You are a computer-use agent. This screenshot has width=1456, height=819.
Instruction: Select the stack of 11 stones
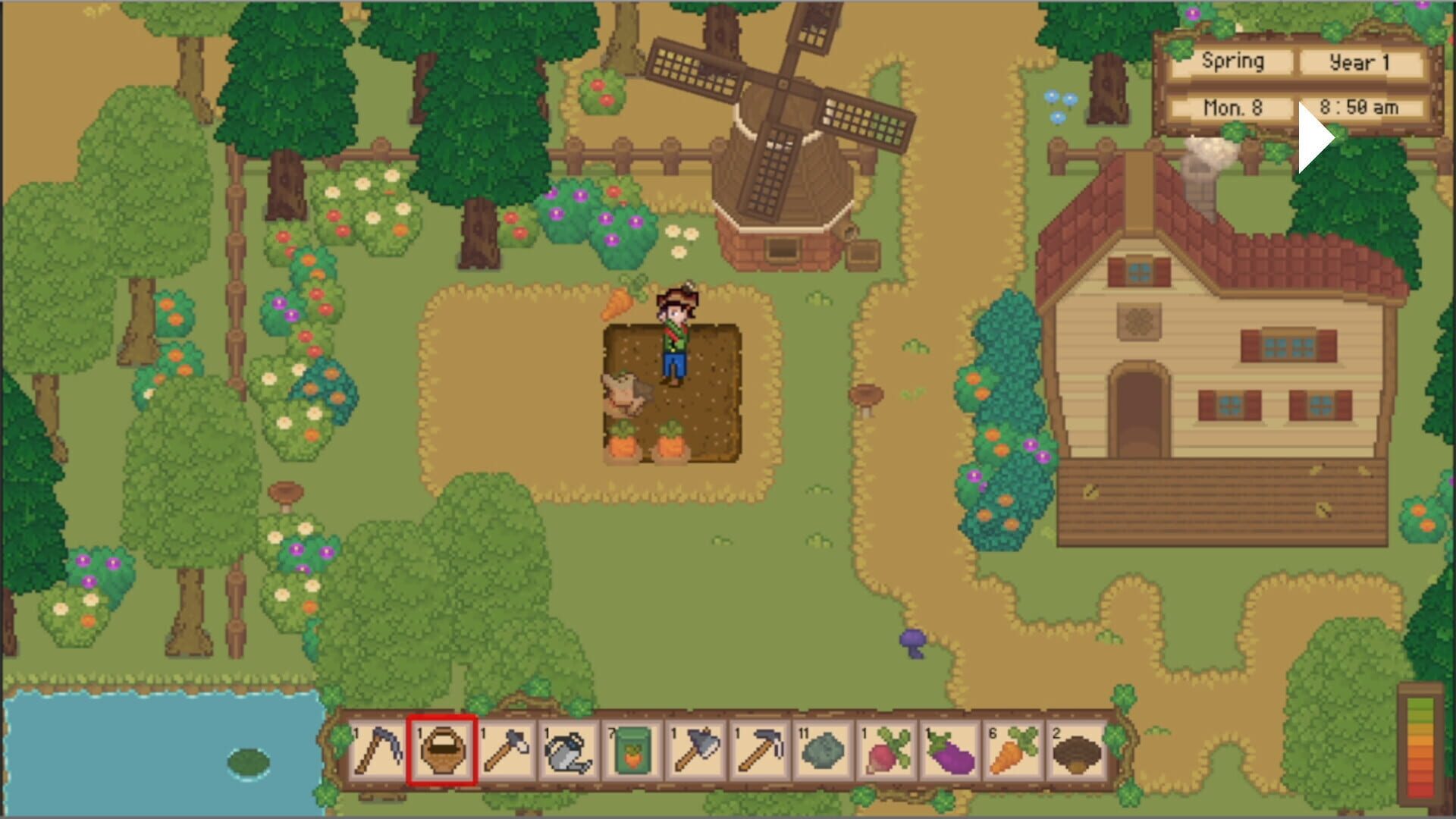click(822, 751)
